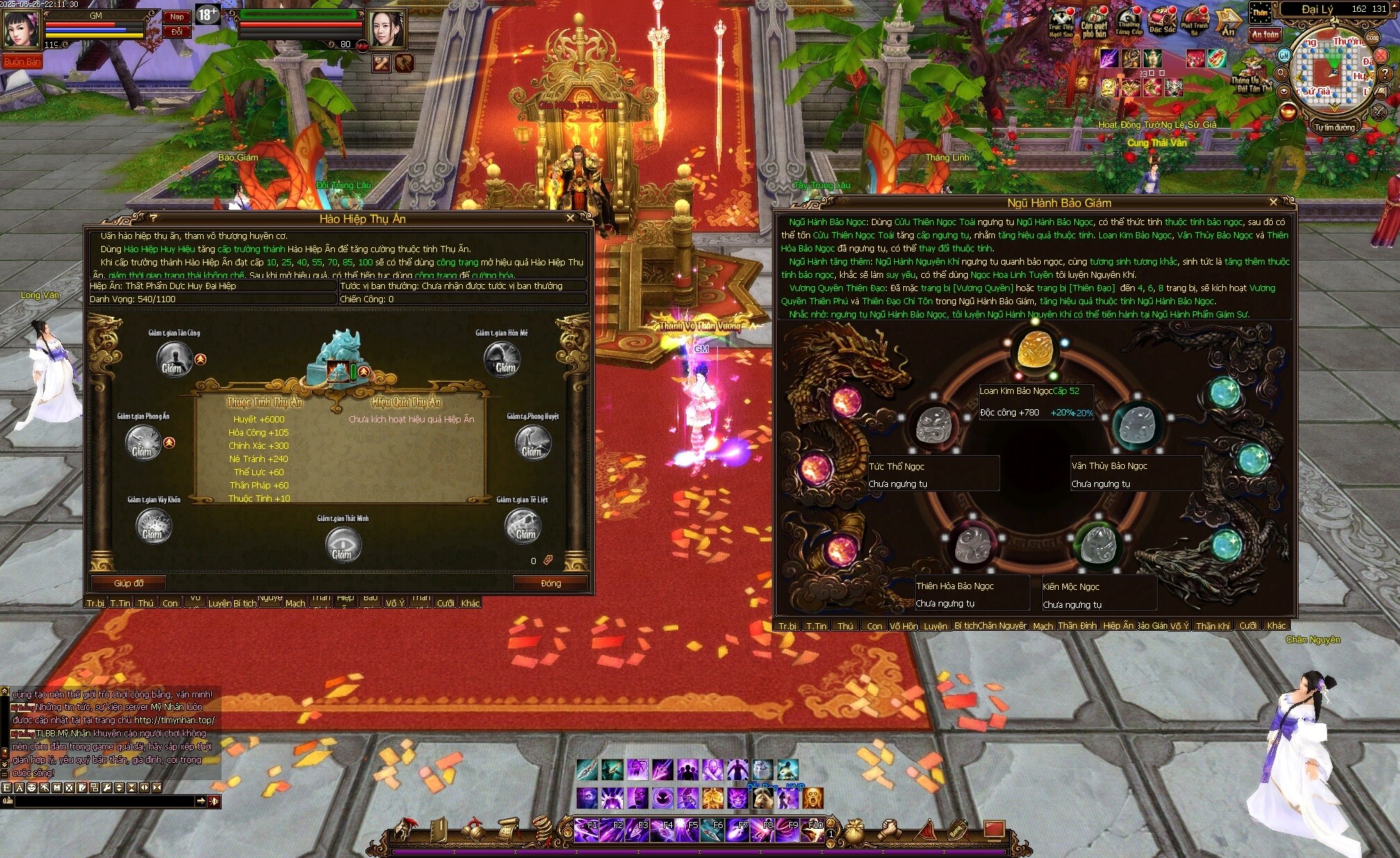Open the Nạp recharge button
Viewport: 1400px width, 858px height.
pyautogui.click(x=177, y=17)
